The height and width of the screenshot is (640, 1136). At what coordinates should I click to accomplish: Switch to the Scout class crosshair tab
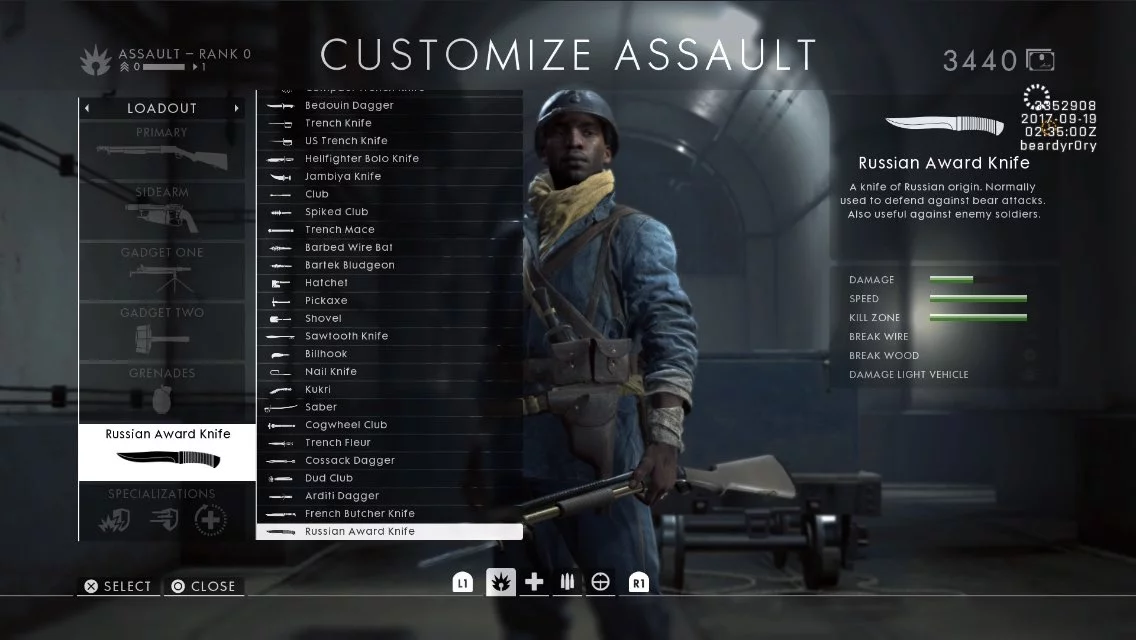click(600, 582)
